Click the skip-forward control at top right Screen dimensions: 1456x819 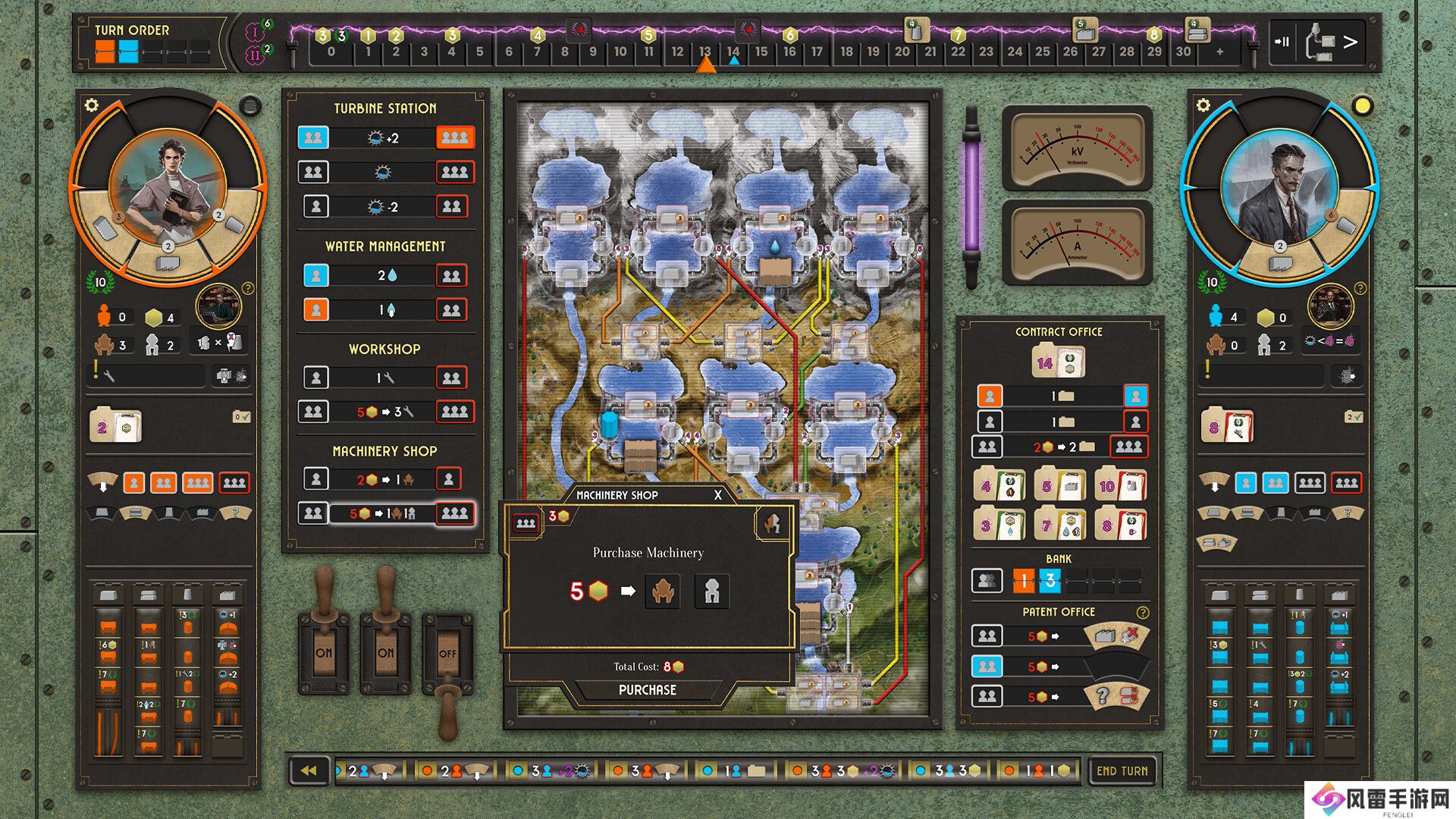(x=1282, y=42)
